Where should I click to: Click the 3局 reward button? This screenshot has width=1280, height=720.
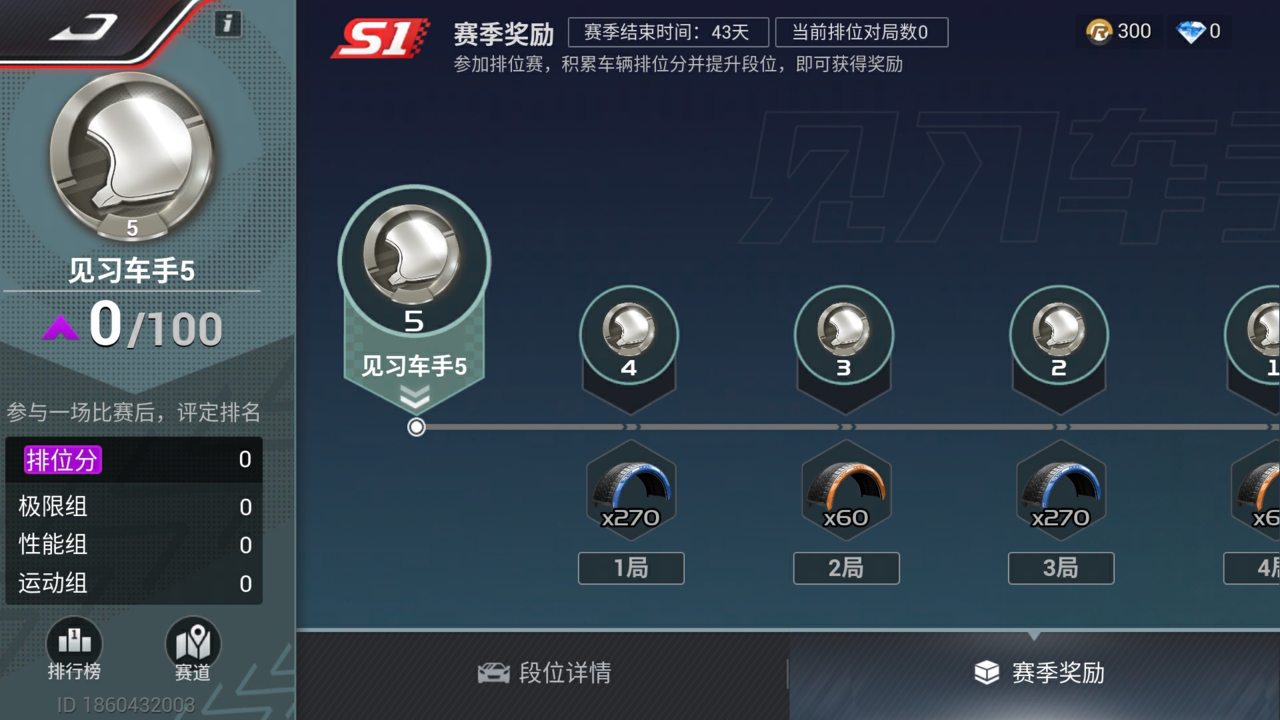1061,568
